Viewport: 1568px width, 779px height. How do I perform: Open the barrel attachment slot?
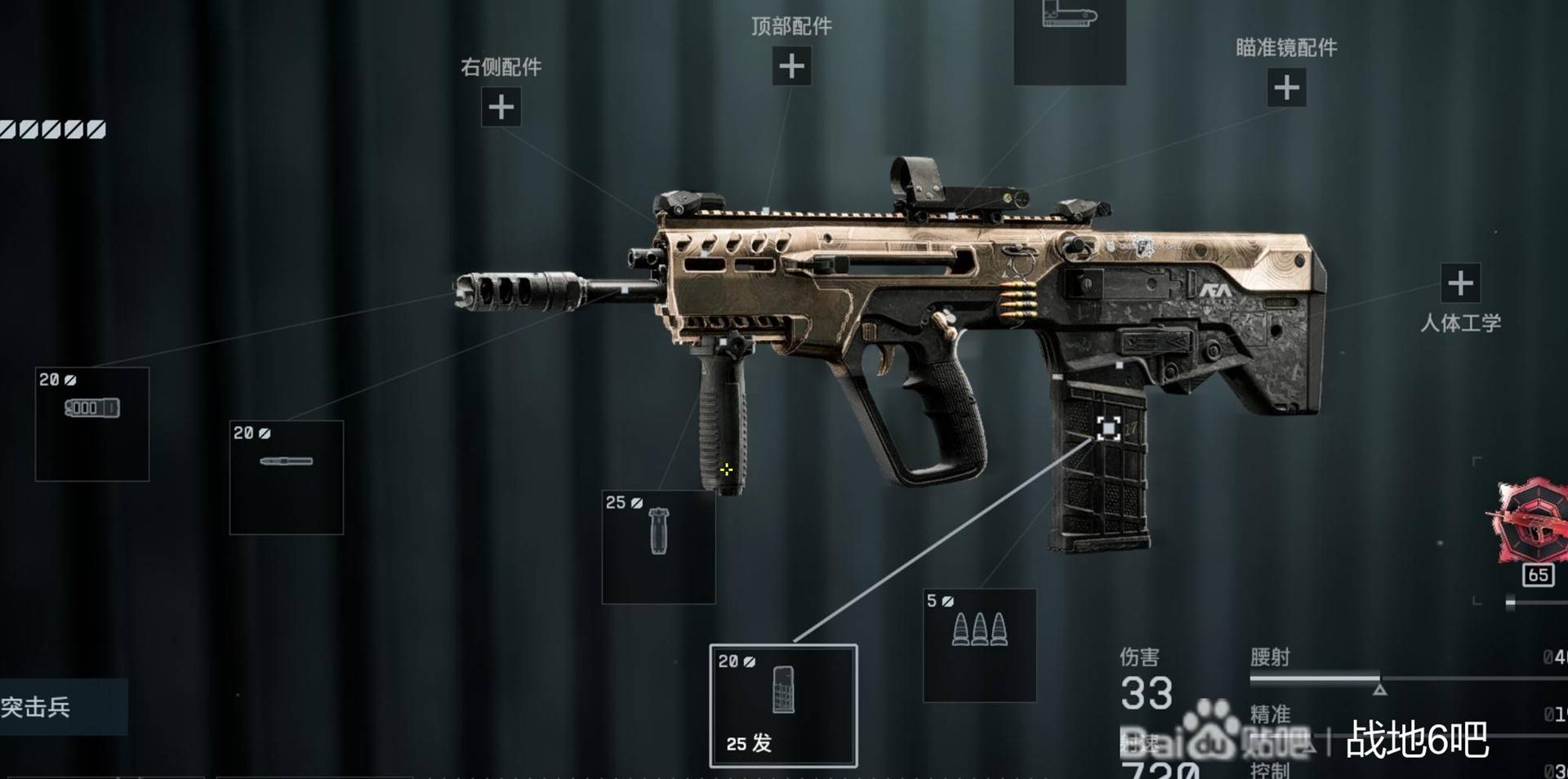(286, 477)
